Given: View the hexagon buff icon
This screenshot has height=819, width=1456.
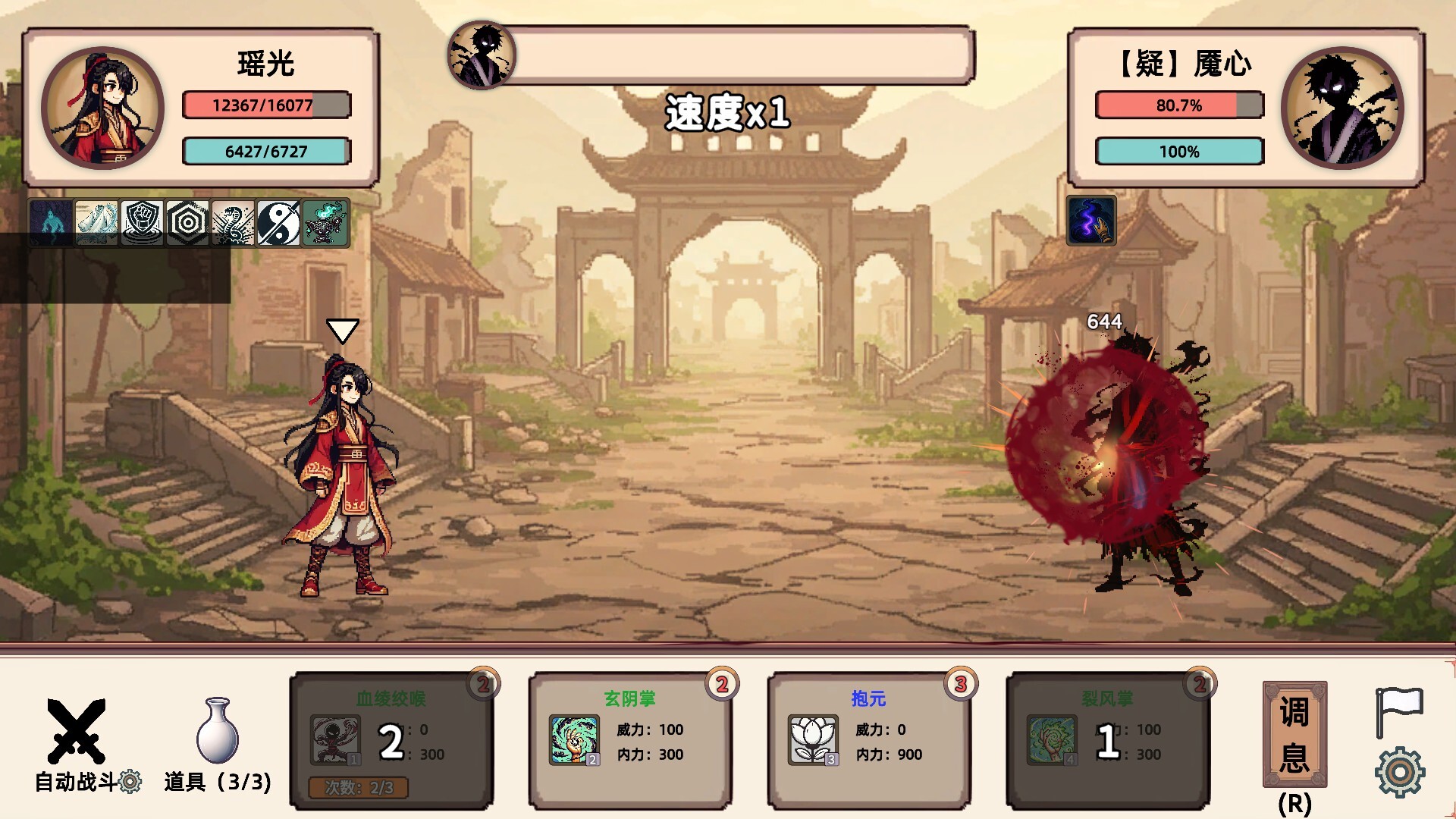Looking at the screenshot, I should [187, 223].
